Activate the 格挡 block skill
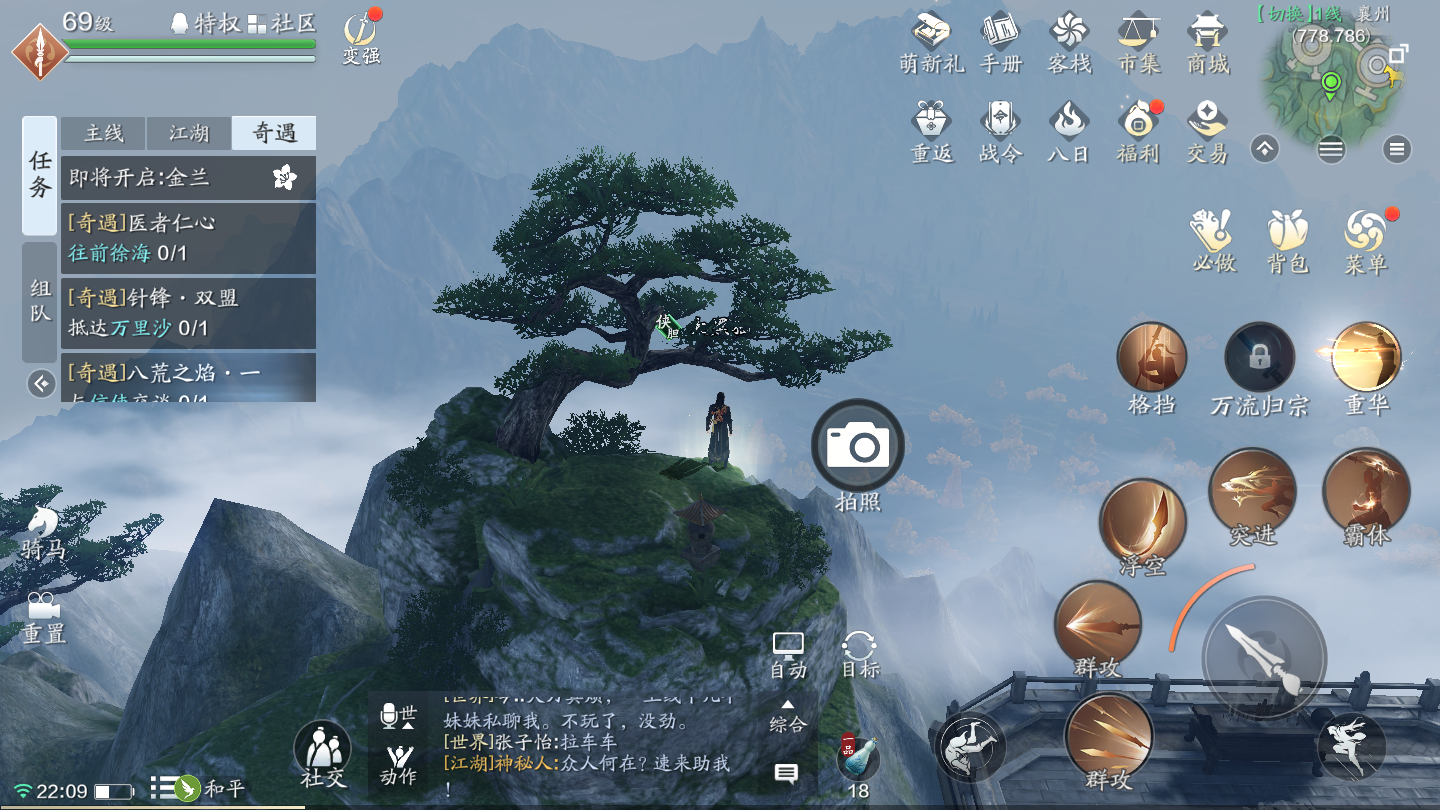Viewport: 1440px width, 810px height. tap(1152, 358)
